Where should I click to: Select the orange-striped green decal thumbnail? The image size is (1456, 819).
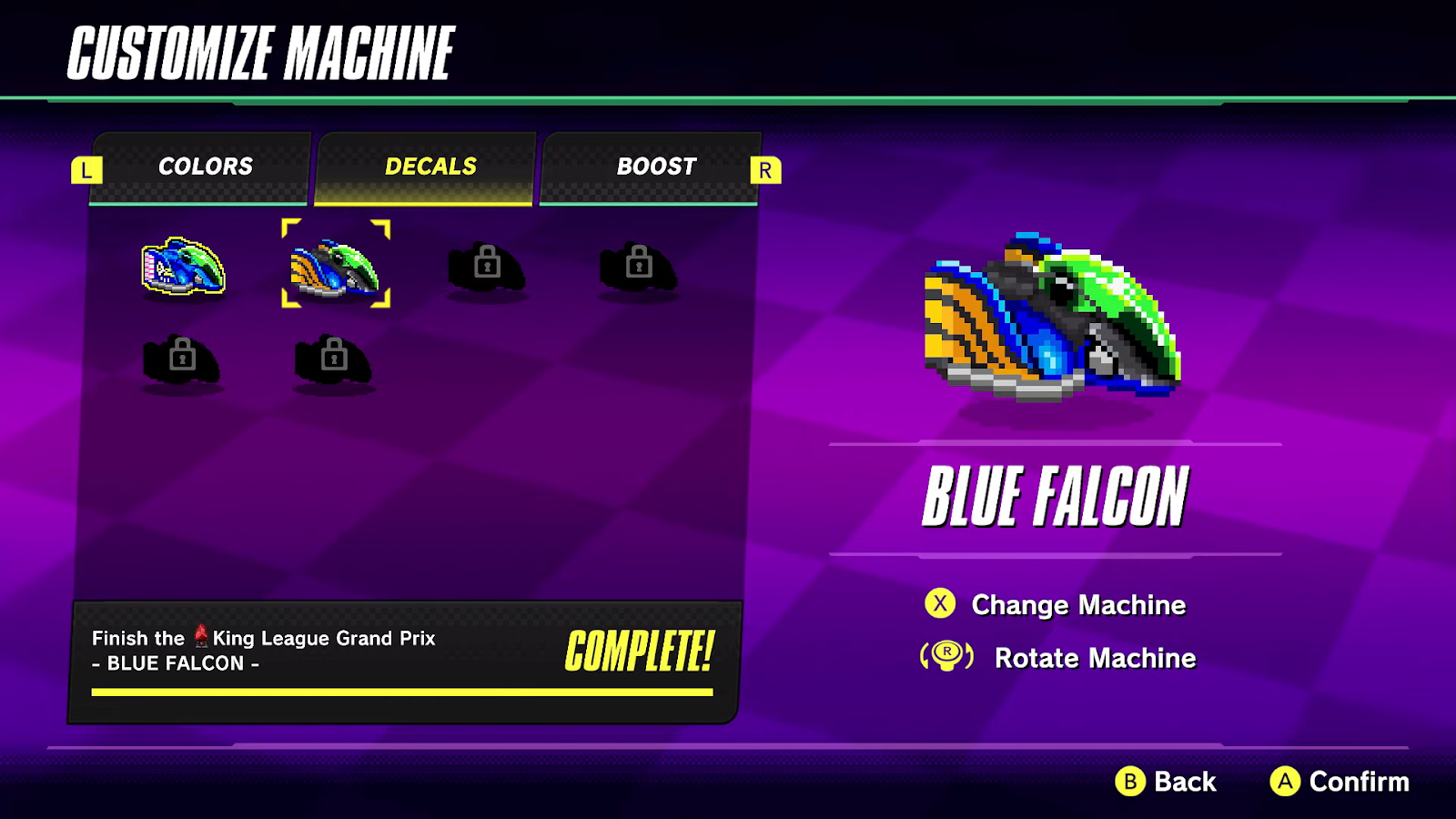click(335, 266)
